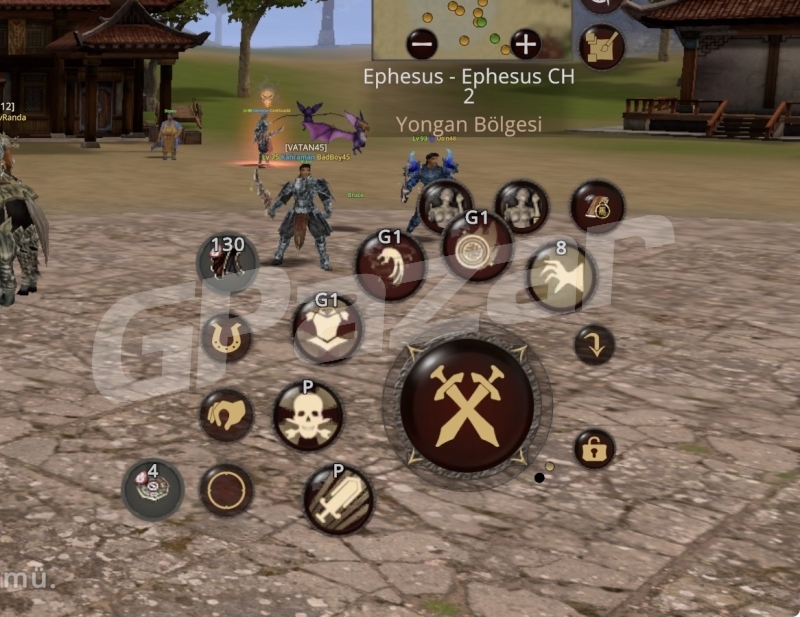This screenshot has height=617, width=800.
Task: Activate the horseshoe mount button
Action: point(226,337)
